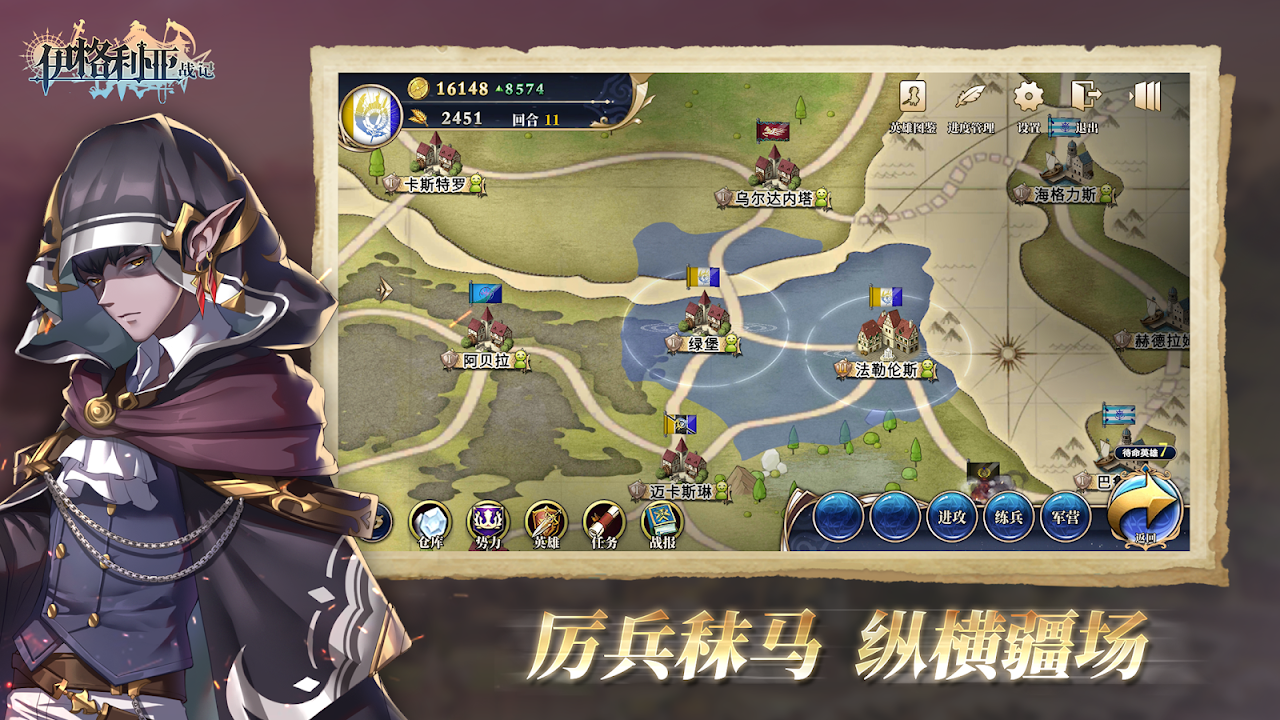Choose the 练兵 train troops command

tap(1009, 517)
